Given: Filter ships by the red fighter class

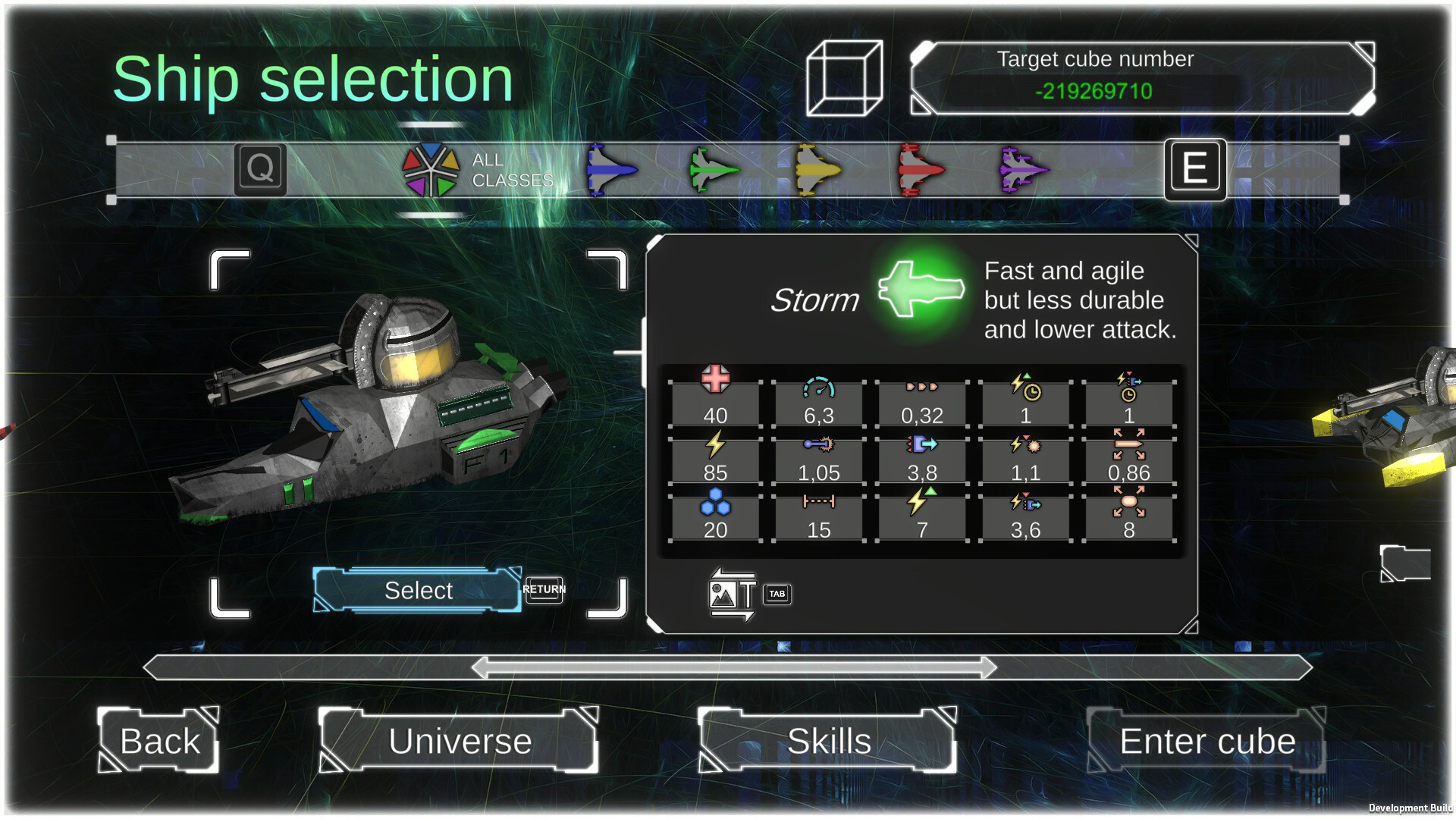Looking at the screenshot, I should [x=921, y=170].
